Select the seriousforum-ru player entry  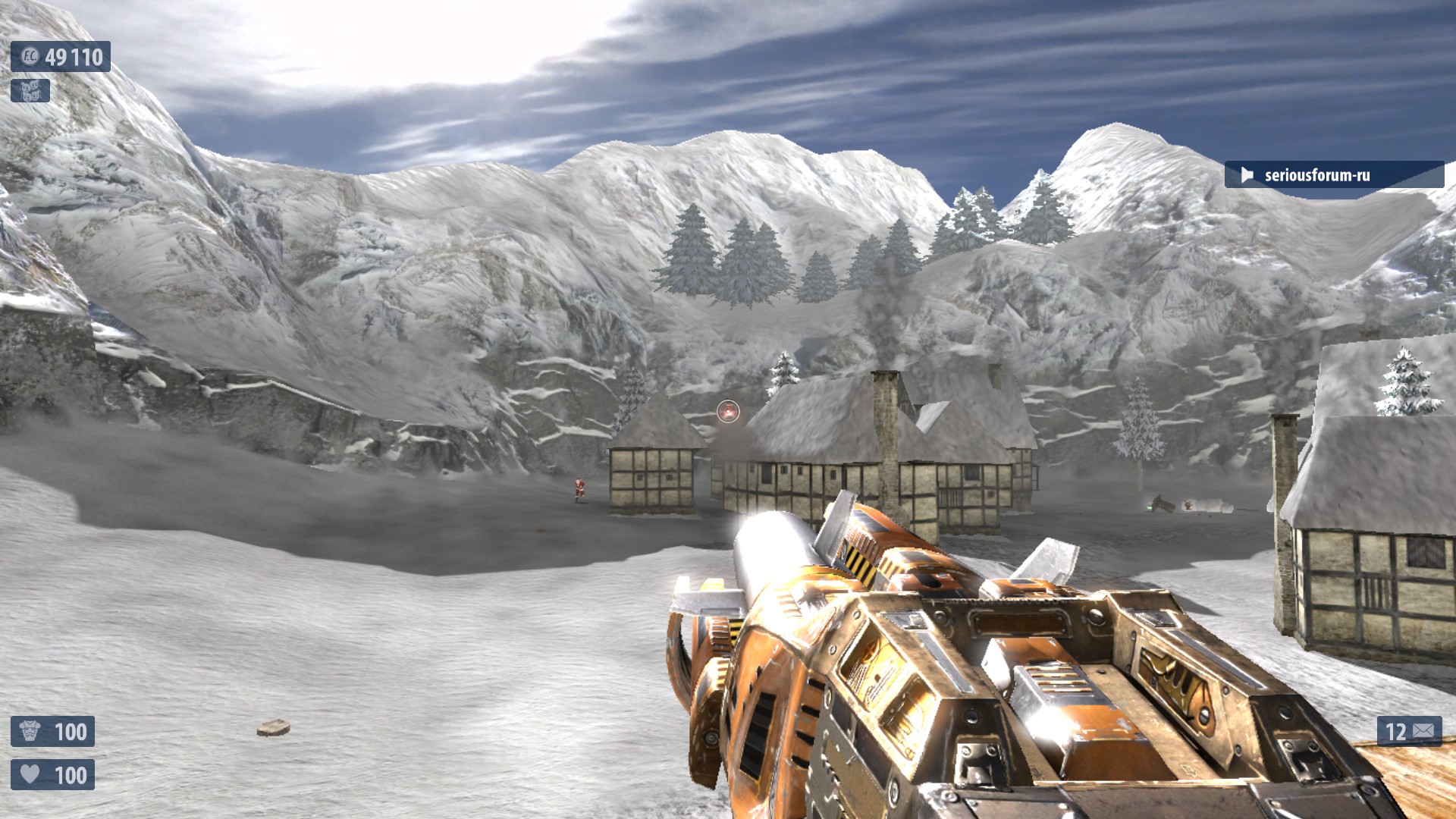(1316, 175)
